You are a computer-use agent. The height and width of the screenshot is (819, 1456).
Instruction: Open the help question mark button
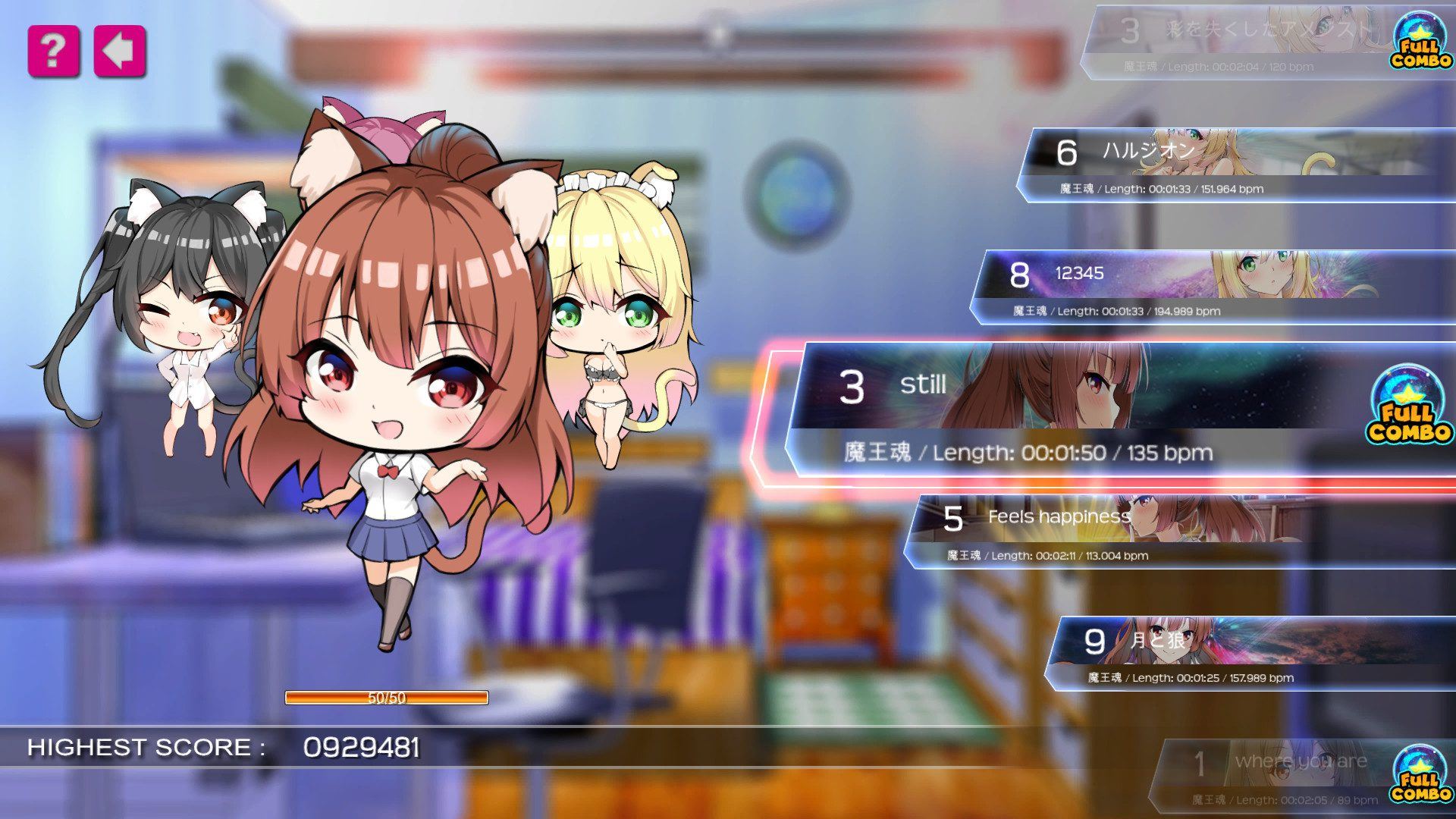(53, 52)
